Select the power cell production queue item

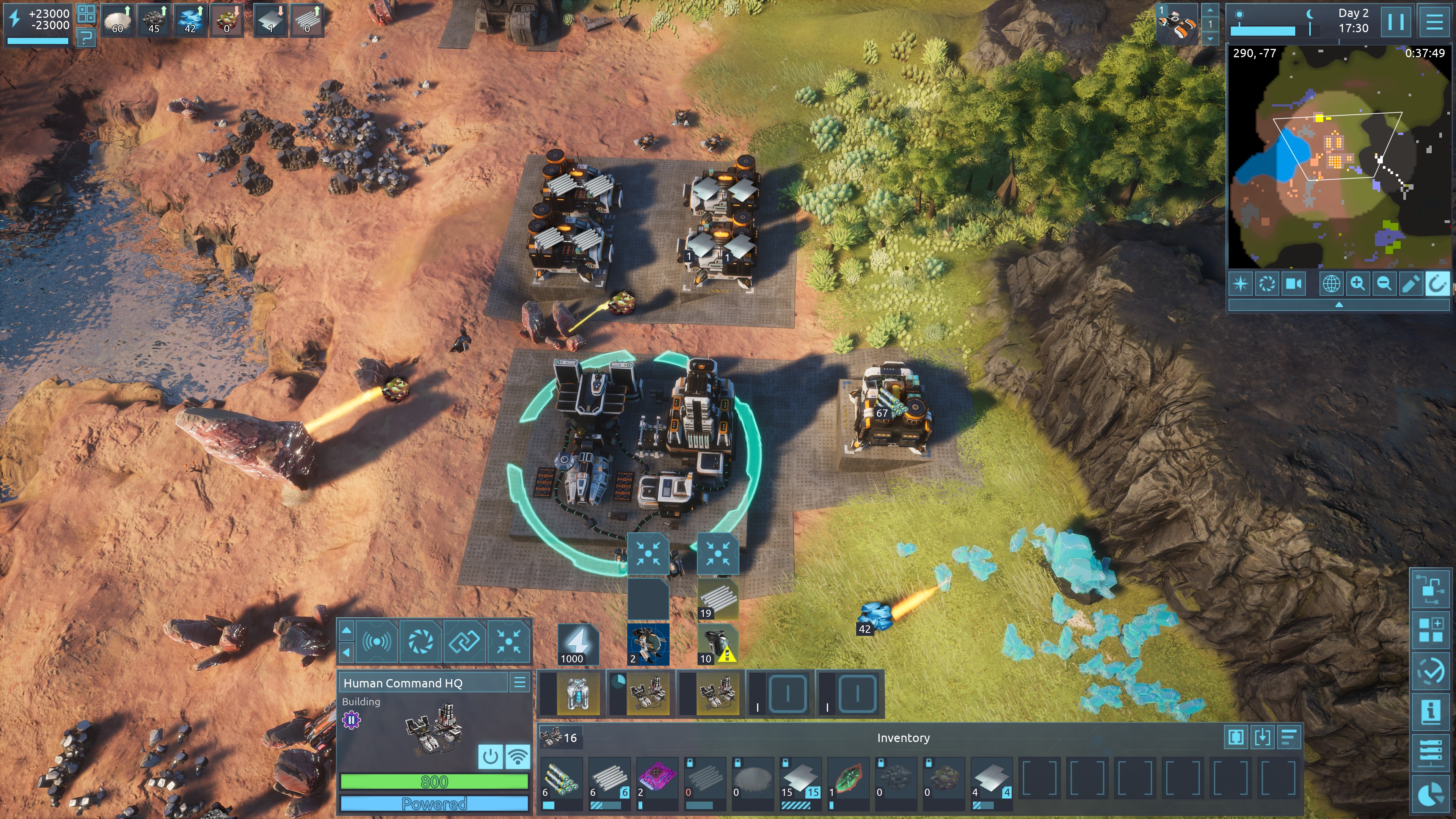click(577, 693)
